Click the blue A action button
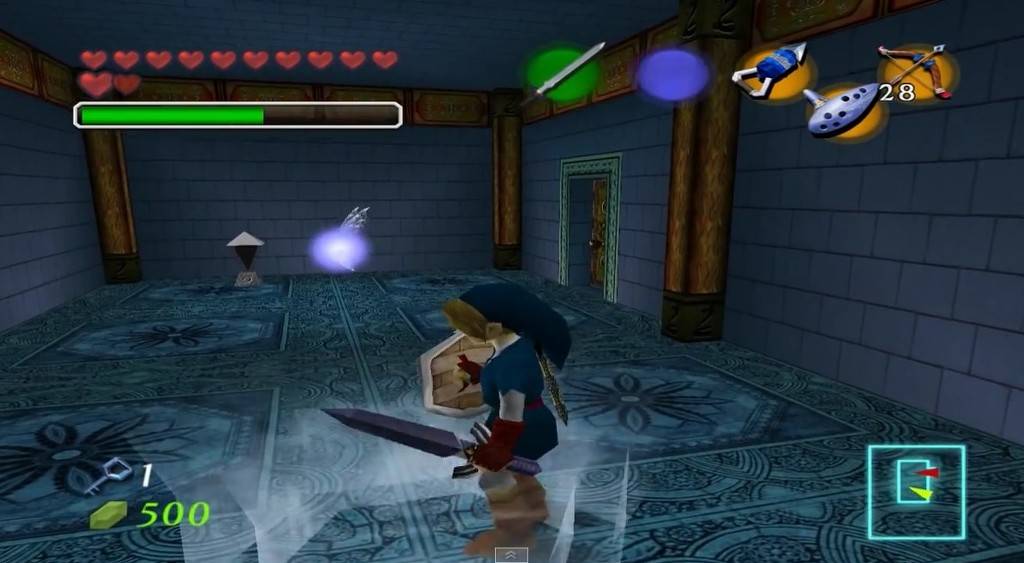Viewport: 1024px width, 563px height. click(673, 74)
